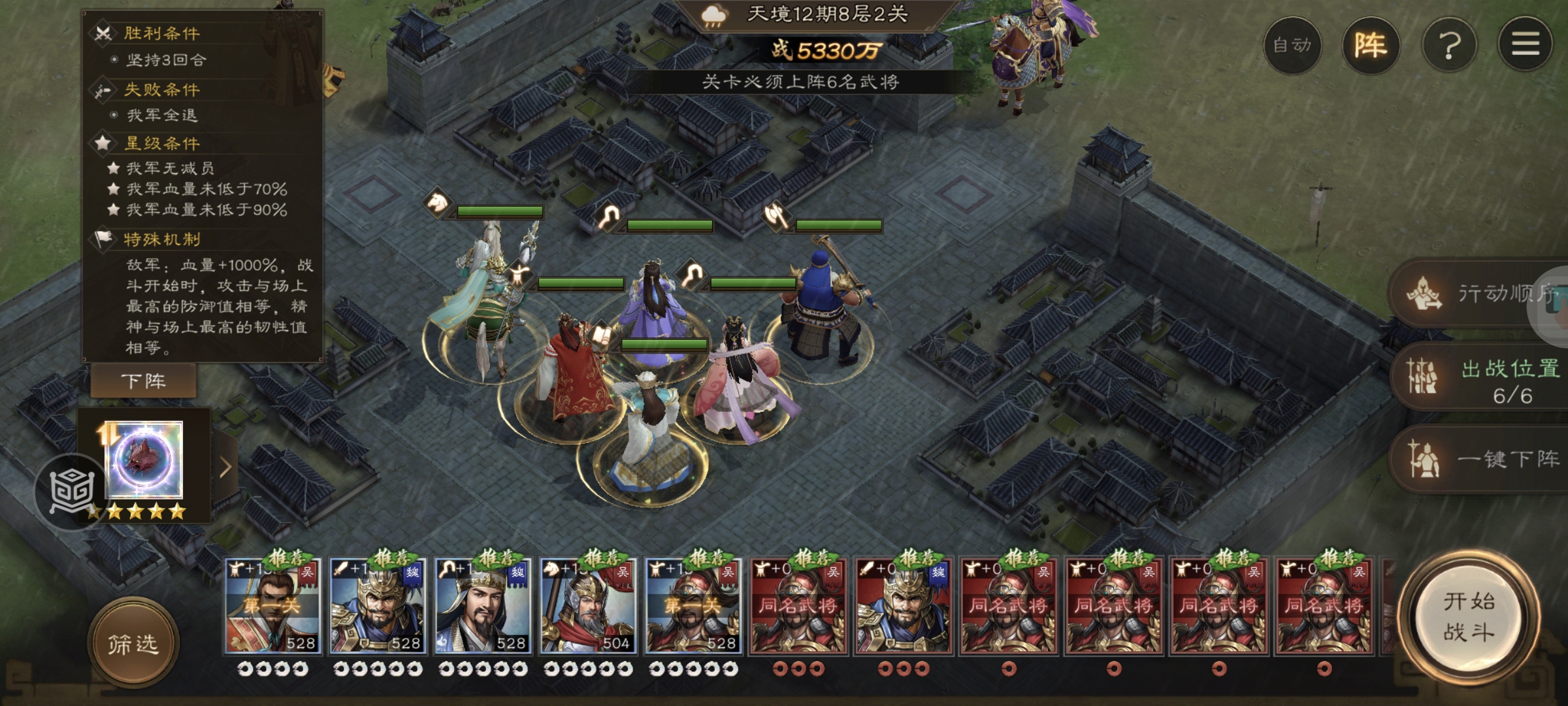Open the three-line hamburger menu
The width and height of the screenshot is (1568, 706).
click(1525, 45)
